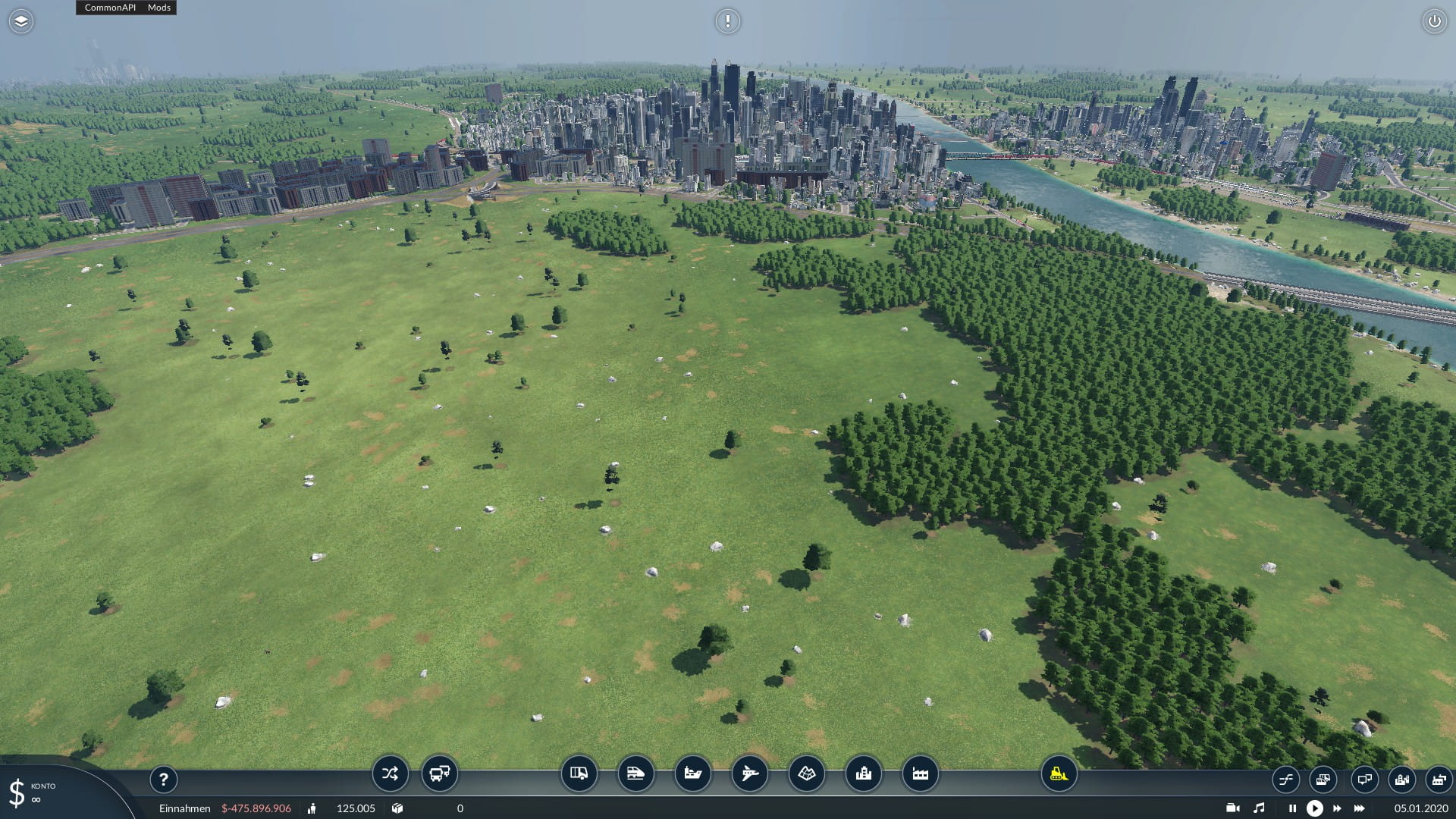Open the ship and water construction menu
This screenshot has height=819, width=1456.
coord(692,773)
